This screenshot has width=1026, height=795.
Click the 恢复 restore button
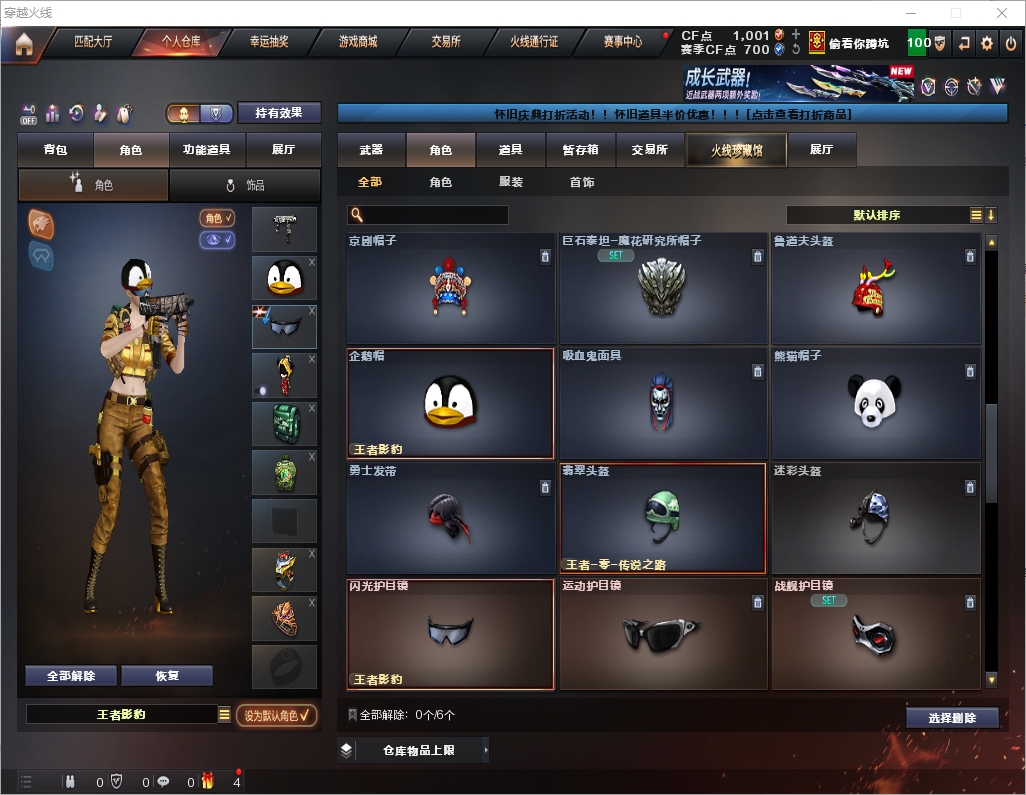click(x=167, y=676)
